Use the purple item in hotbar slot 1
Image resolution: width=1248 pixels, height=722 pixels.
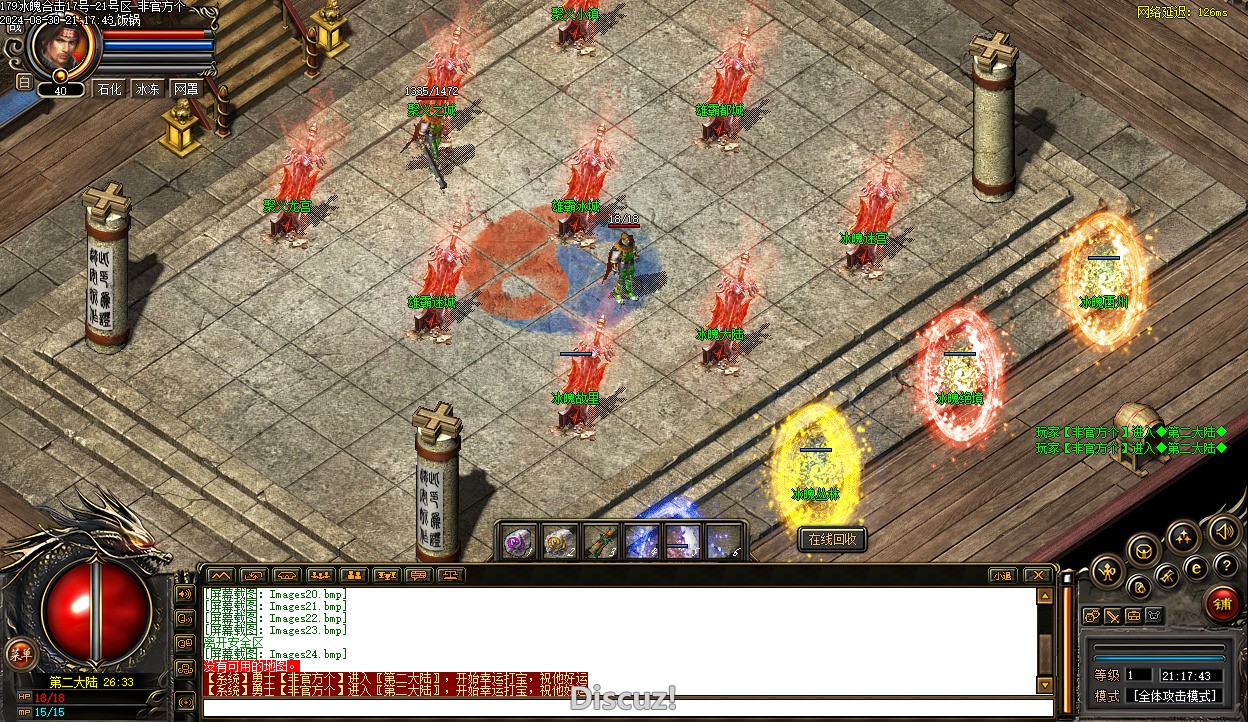517,541
